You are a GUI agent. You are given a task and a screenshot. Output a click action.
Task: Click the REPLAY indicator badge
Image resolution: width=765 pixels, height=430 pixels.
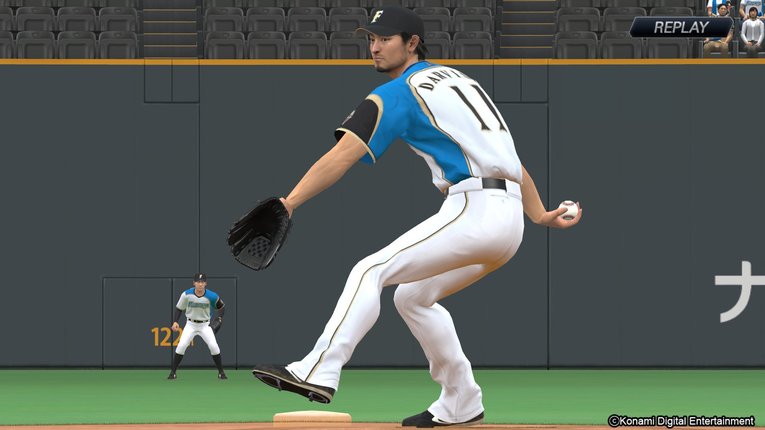pyautogui.click(x=681, y=27)
